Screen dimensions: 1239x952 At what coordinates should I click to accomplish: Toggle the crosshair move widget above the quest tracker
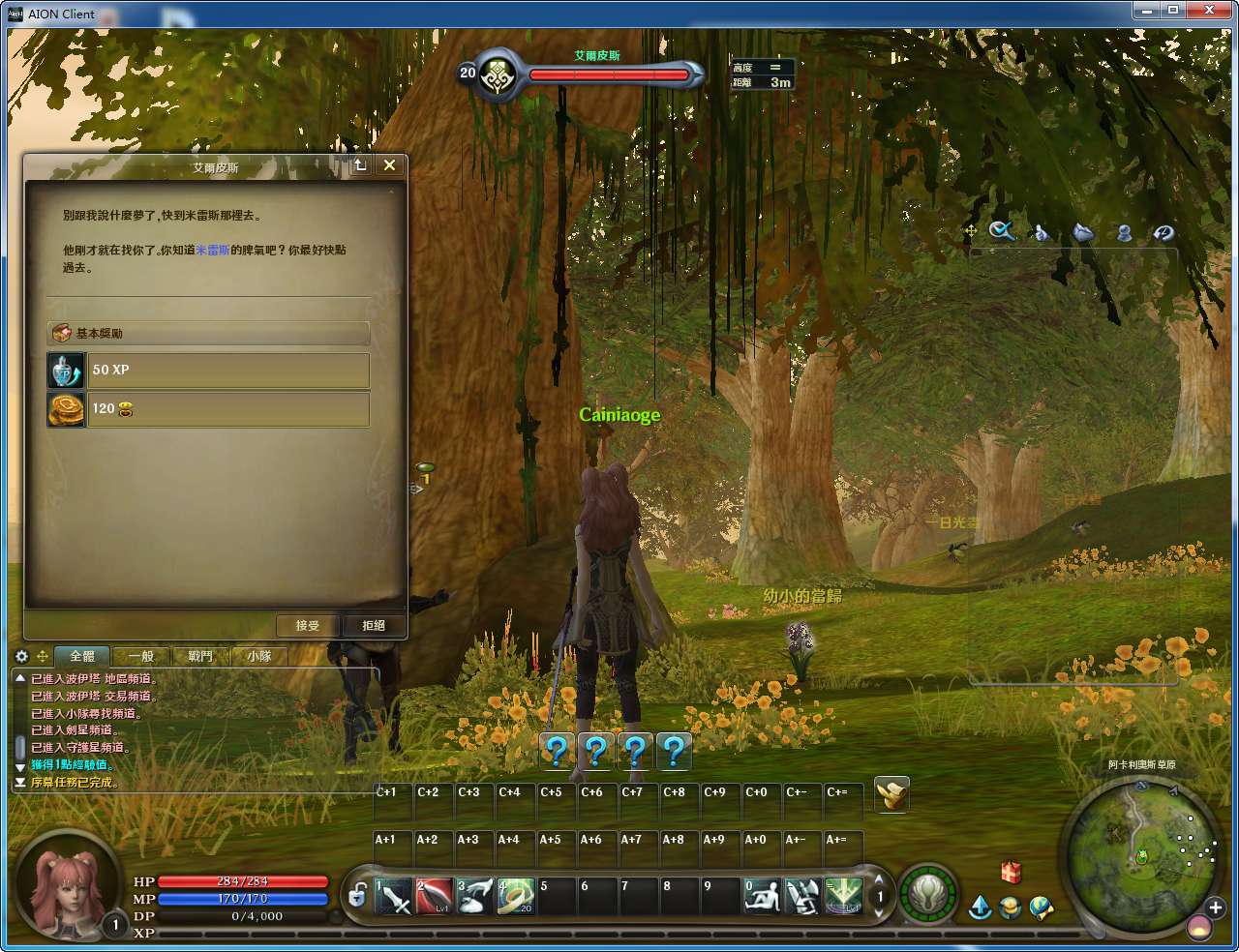(969, 230)
